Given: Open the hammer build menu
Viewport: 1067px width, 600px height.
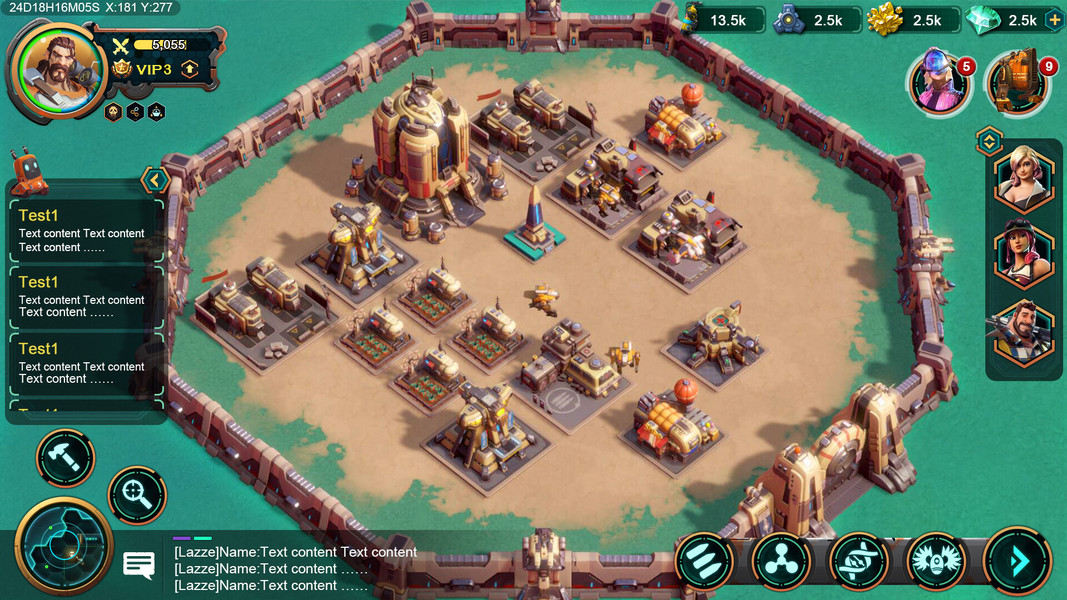Looking at the screenshot, I should [x=65, y=459].
